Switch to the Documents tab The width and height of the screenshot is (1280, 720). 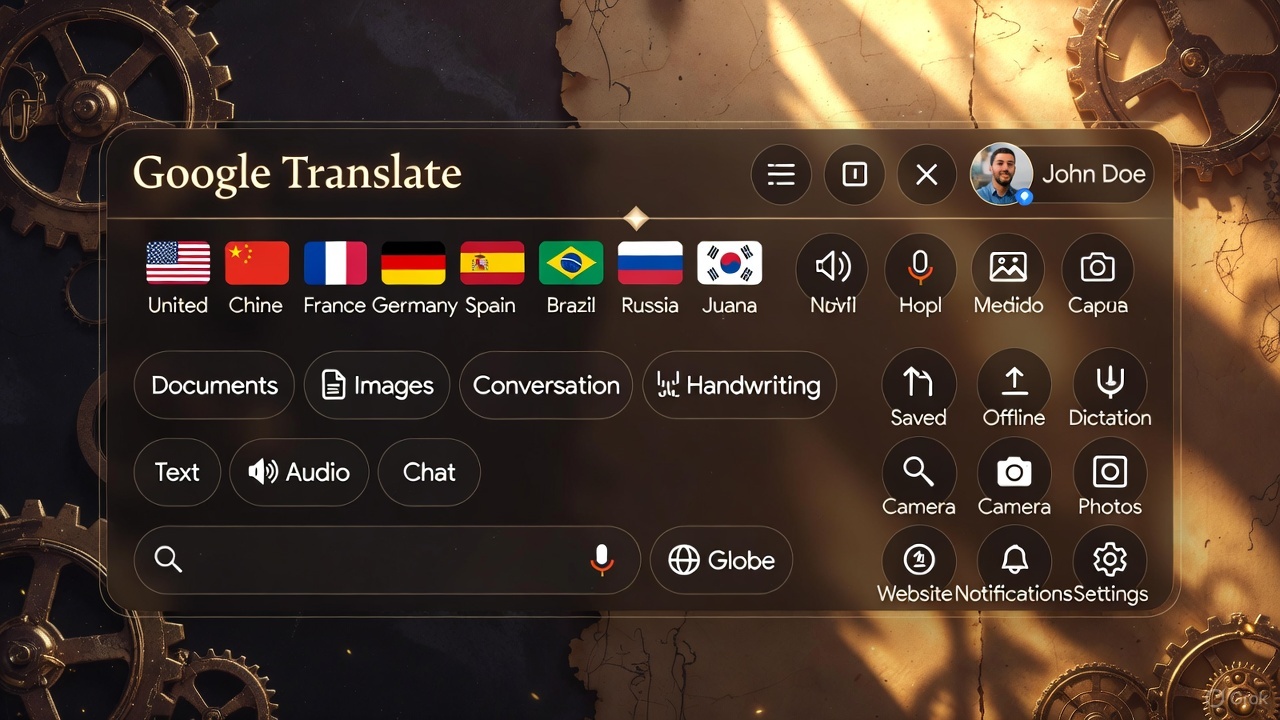[213, 385]
